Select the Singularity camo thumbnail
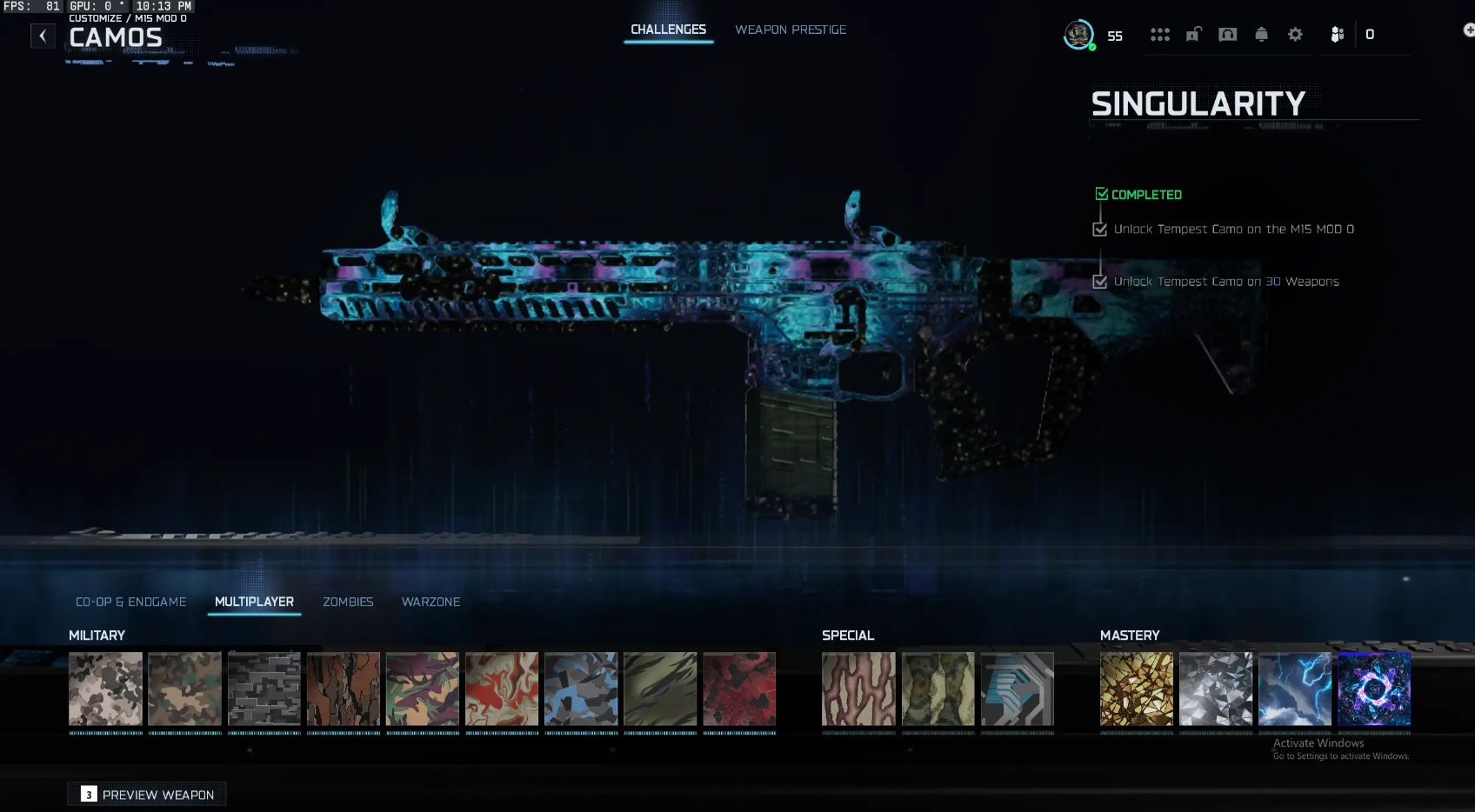Image resolution: width=1475 pixels, height=812 pixels. [x=1374, y=689]
